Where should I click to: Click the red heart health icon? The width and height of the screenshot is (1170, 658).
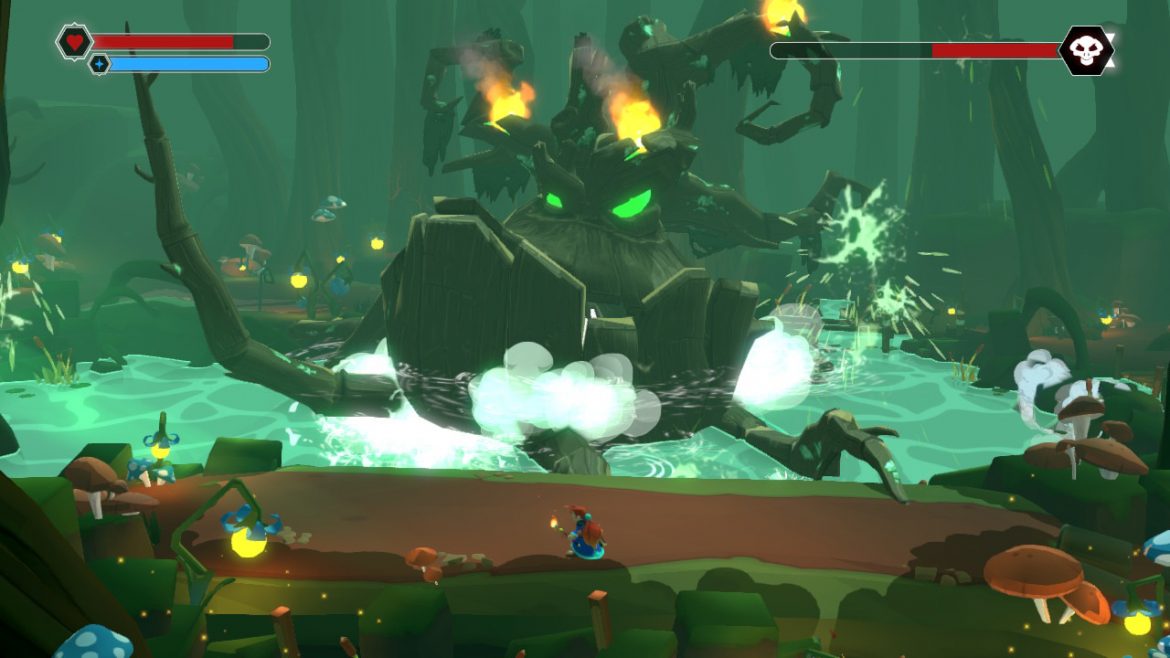click(x=74, y=42)
